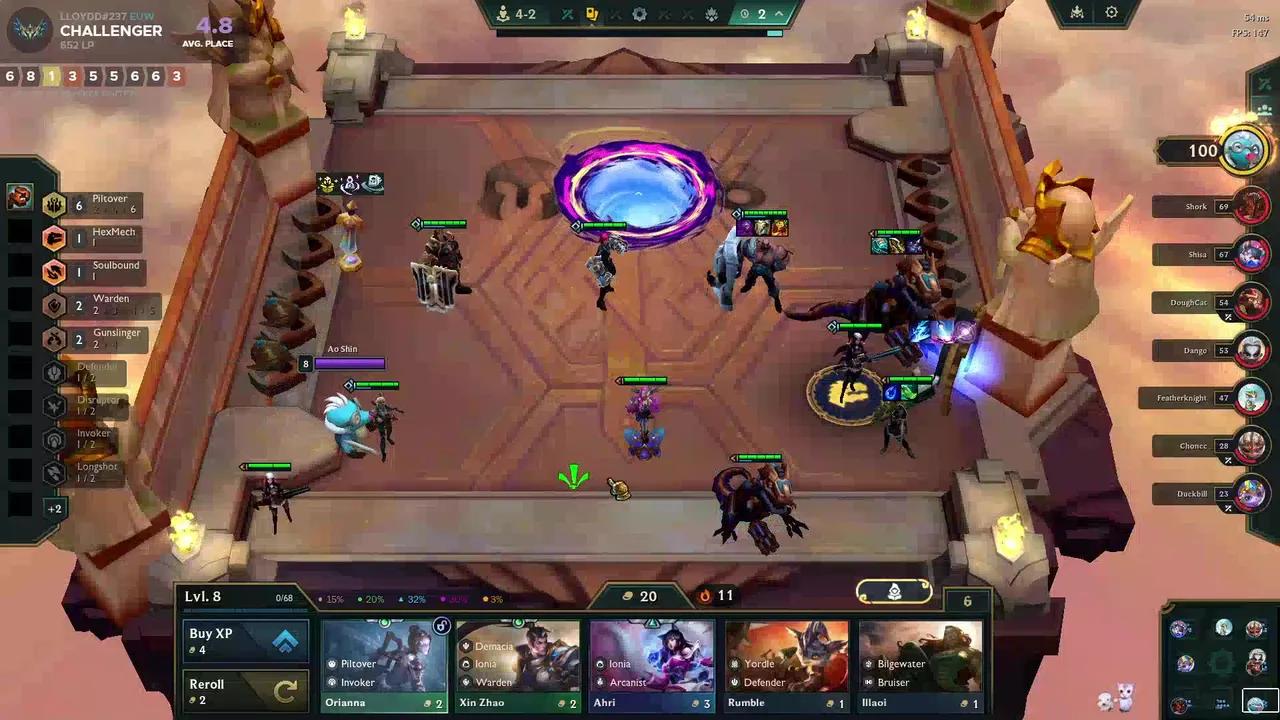This screenshot has width=1280, height=720.
Task: Expand the Piltover trait details
Action: [x=110, y=205]
